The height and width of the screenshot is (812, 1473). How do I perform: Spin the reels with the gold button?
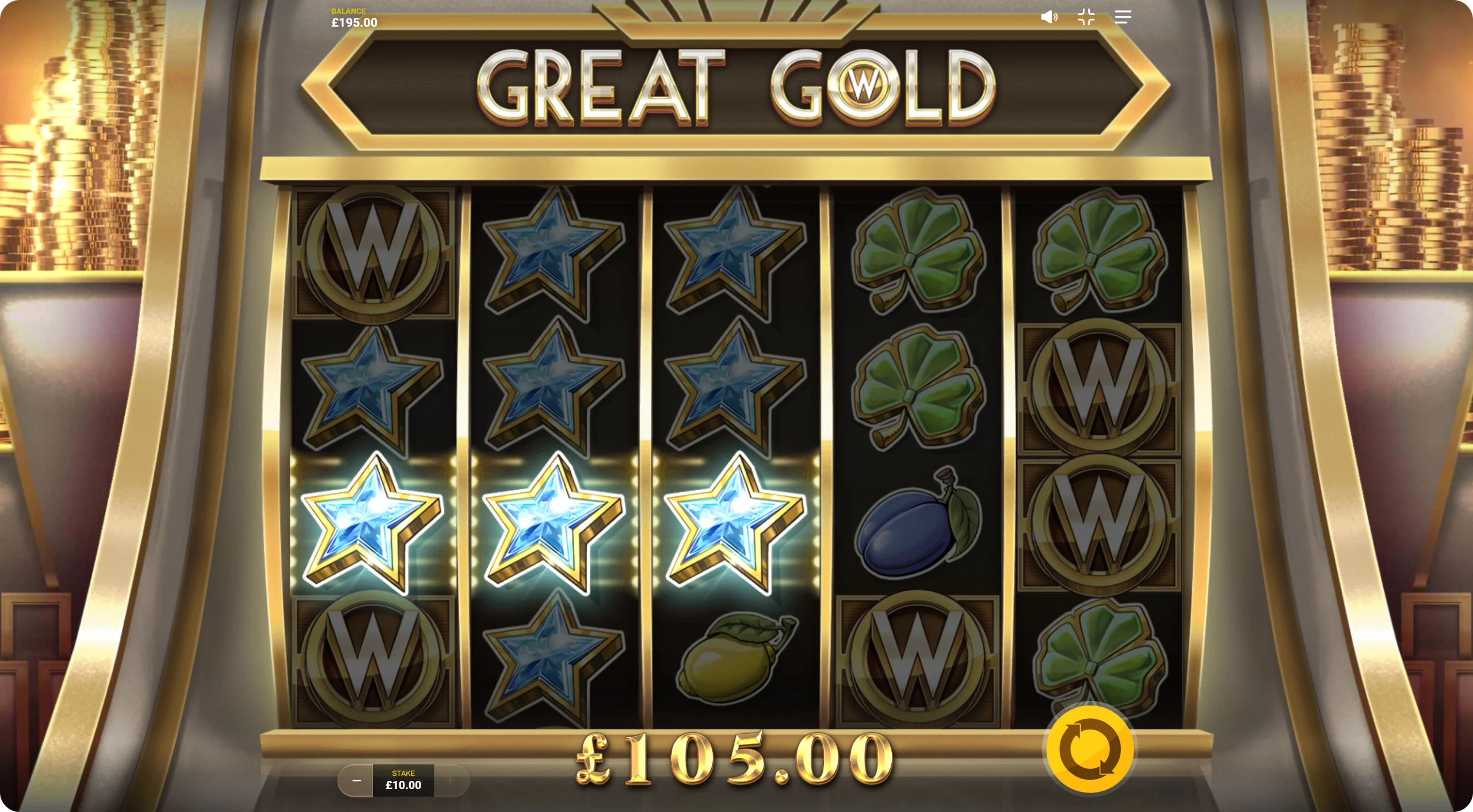click(x=1089, y=749)
